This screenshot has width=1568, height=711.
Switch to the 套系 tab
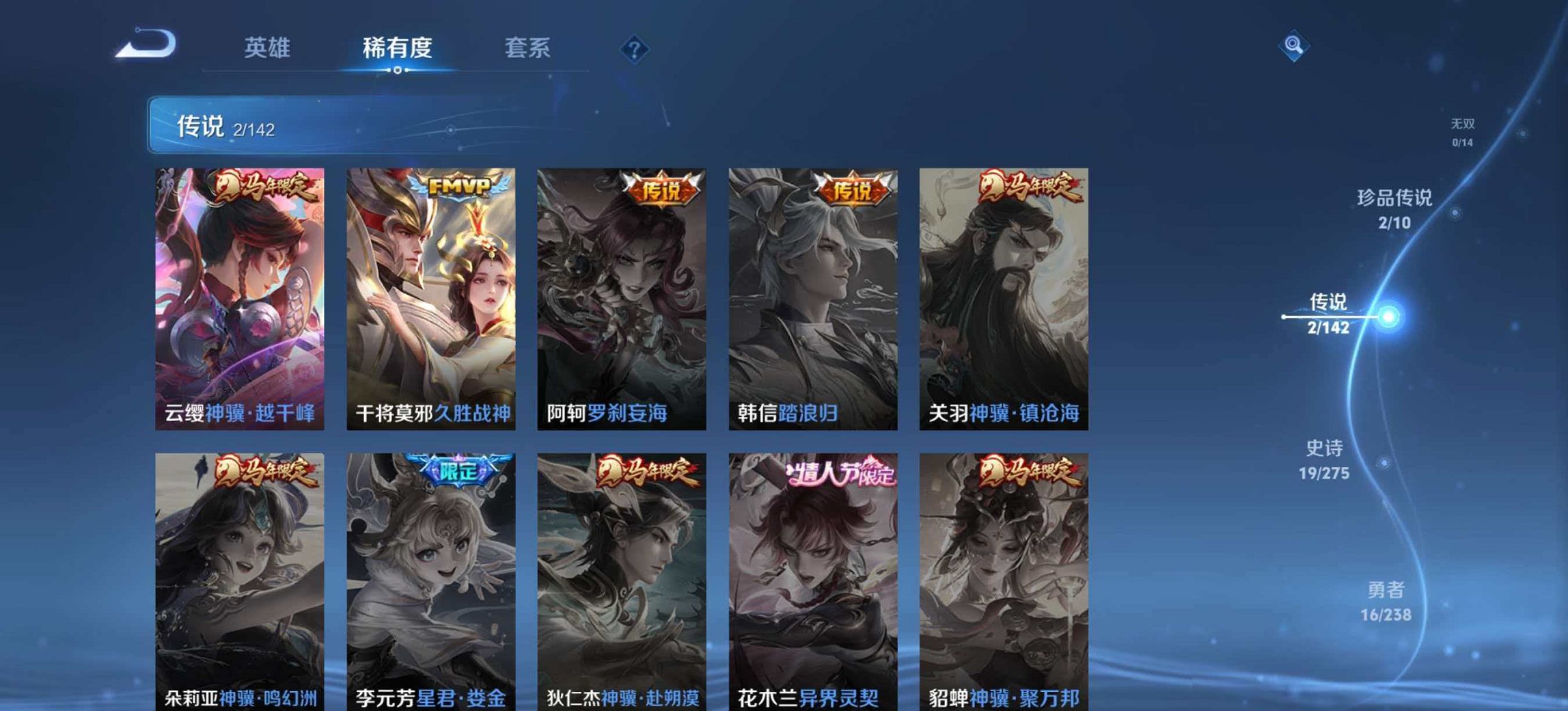(x=529, y=46)
